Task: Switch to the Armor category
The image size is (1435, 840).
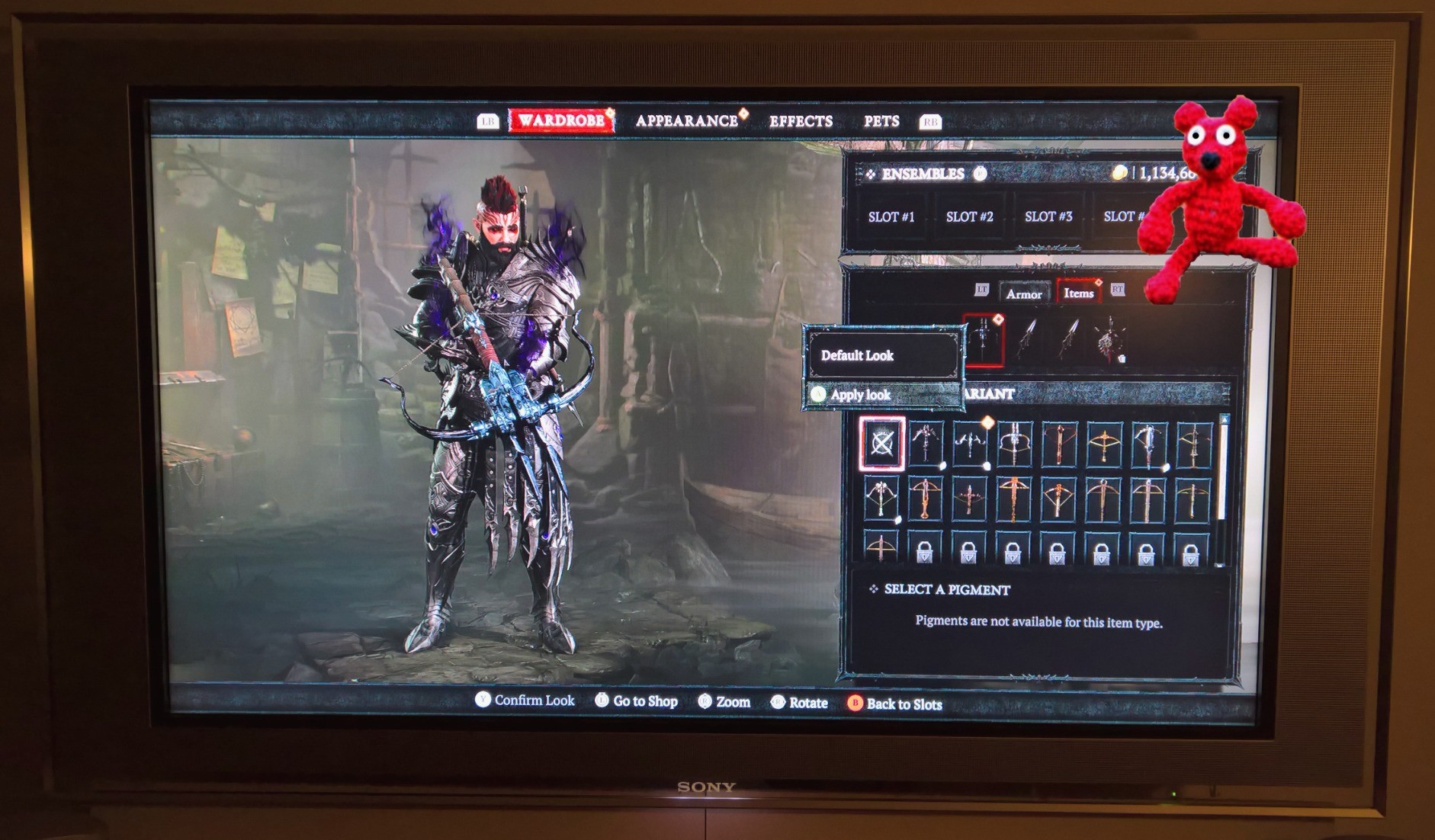Action: pos(1023,293)
